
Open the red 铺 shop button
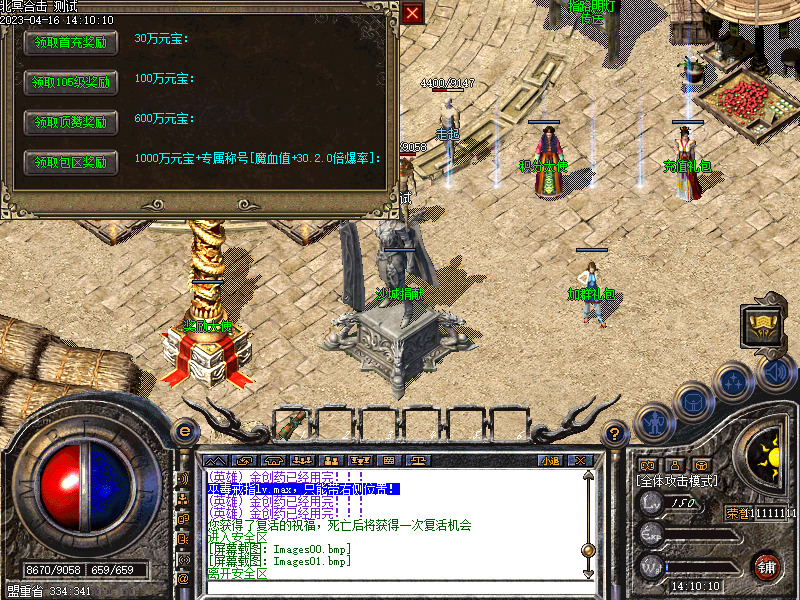click(x=767, y=566)
